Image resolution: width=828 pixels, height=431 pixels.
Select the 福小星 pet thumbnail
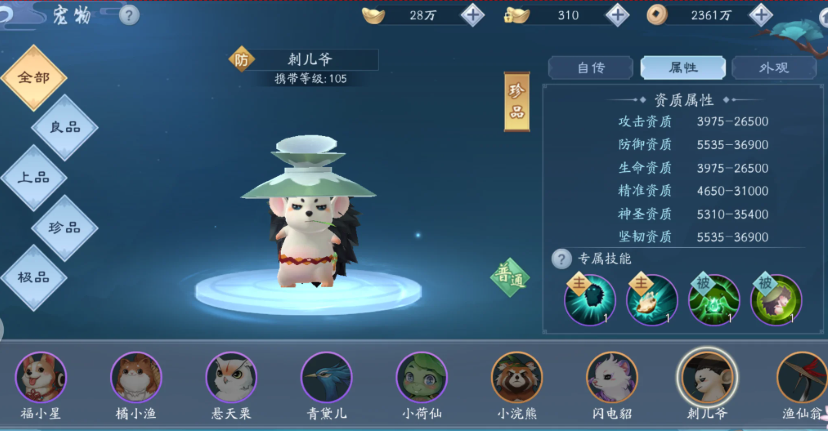coord(41,378)
